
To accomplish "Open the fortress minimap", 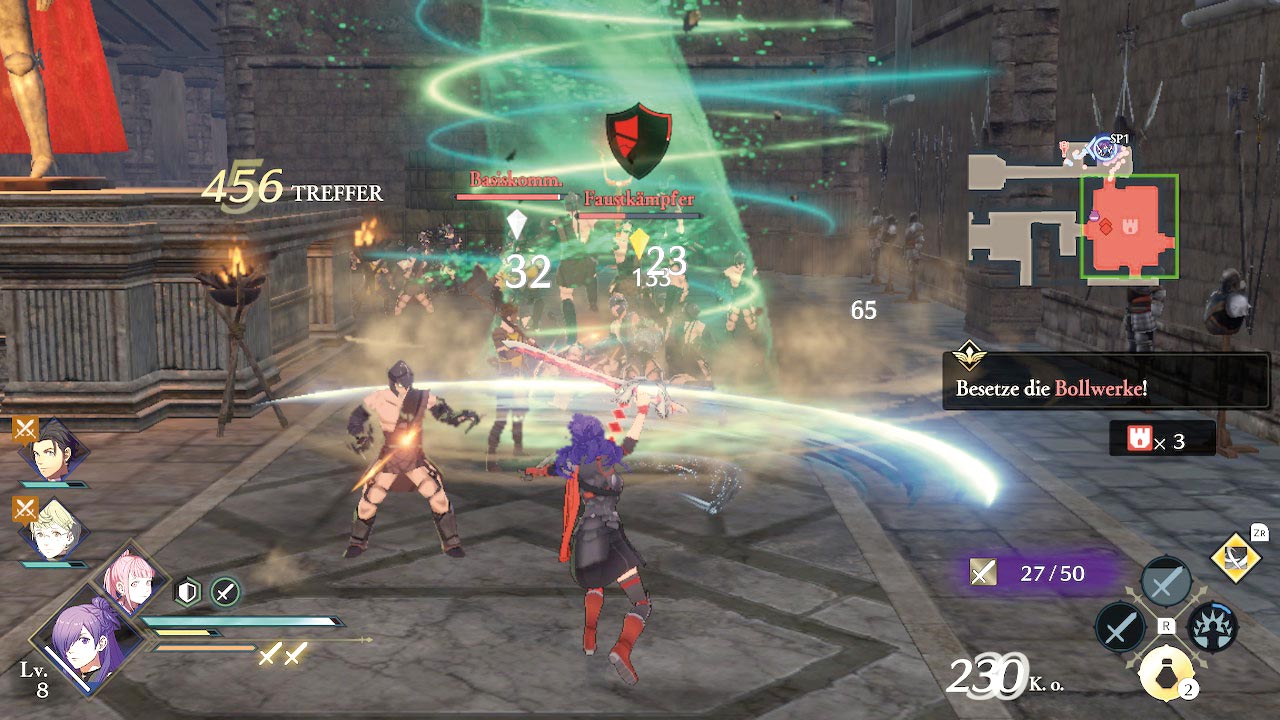I will [x=1072, y=215].
